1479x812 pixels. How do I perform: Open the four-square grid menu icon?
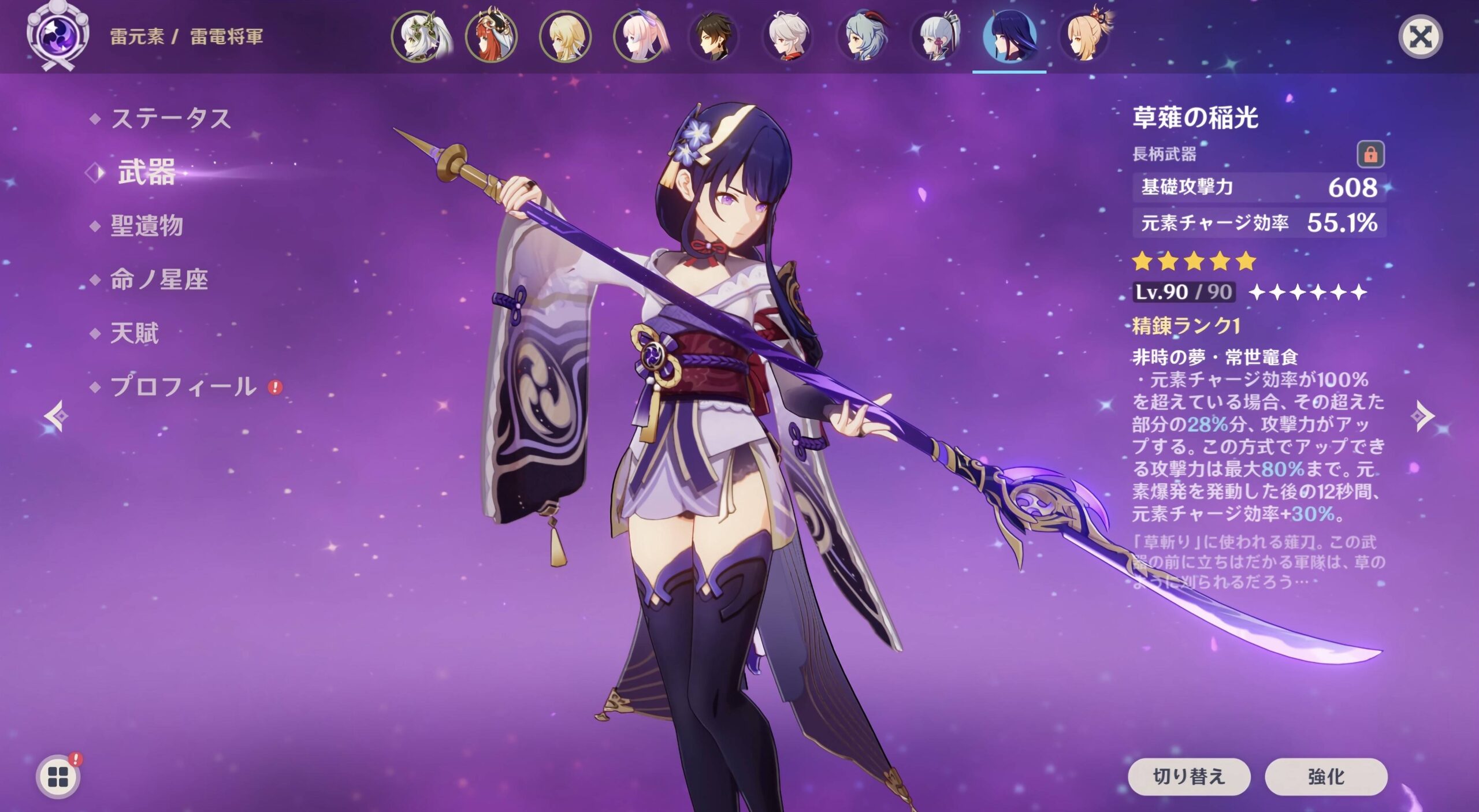(x=58, y=777)
